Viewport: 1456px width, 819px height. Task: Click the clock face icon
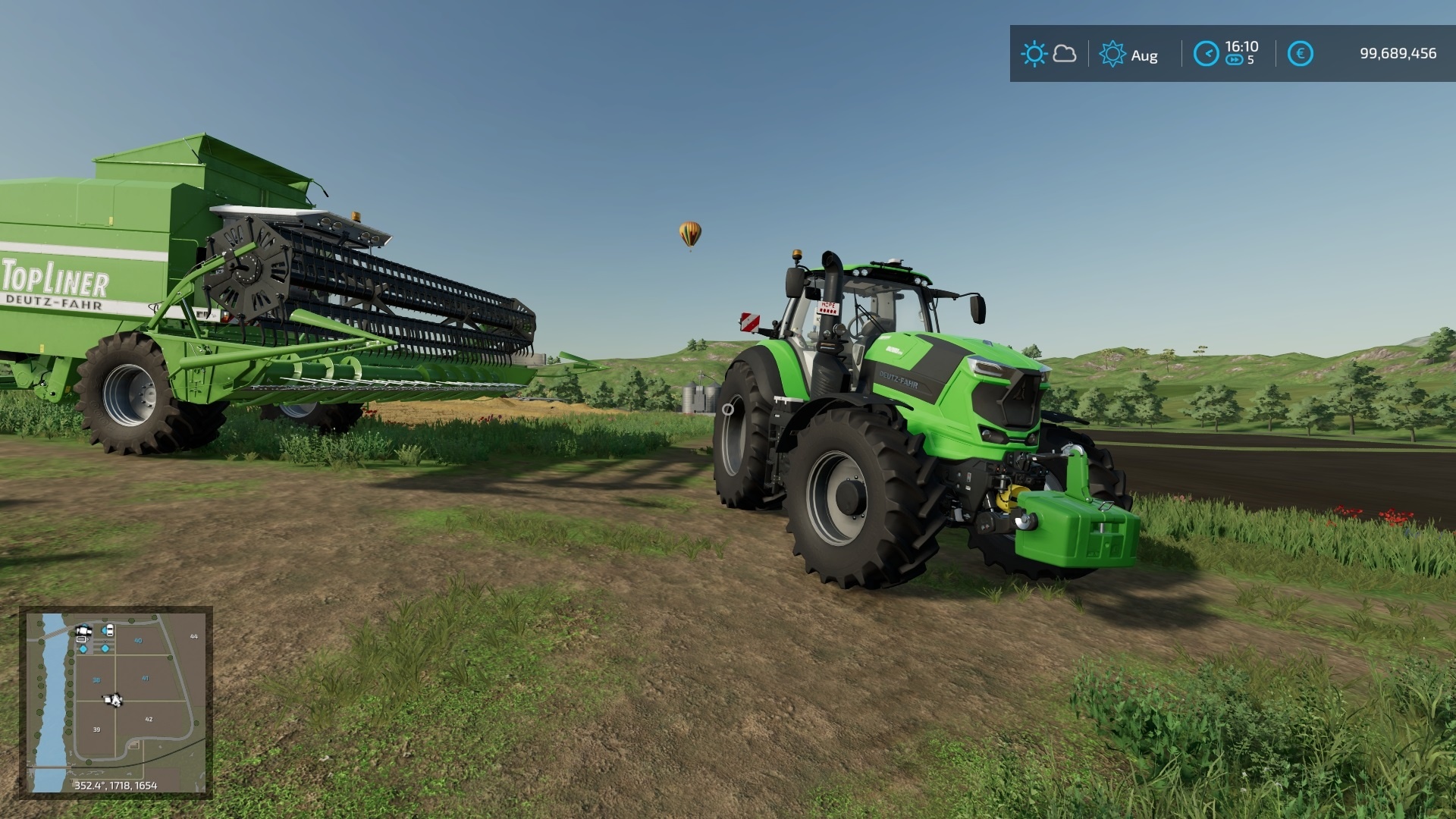[x=1209, y=53]
